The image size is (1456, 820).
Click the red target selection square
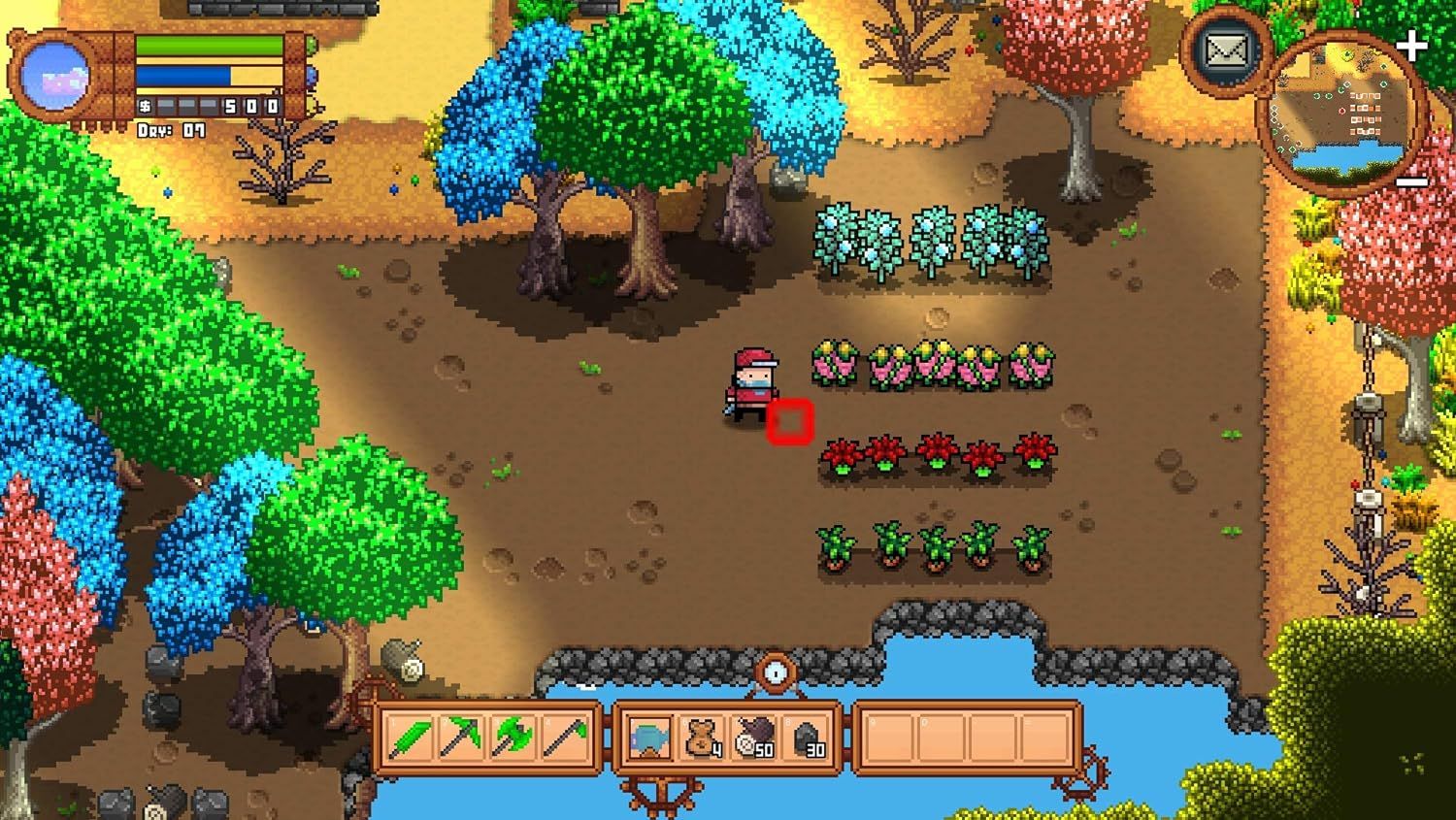[790, 419]
